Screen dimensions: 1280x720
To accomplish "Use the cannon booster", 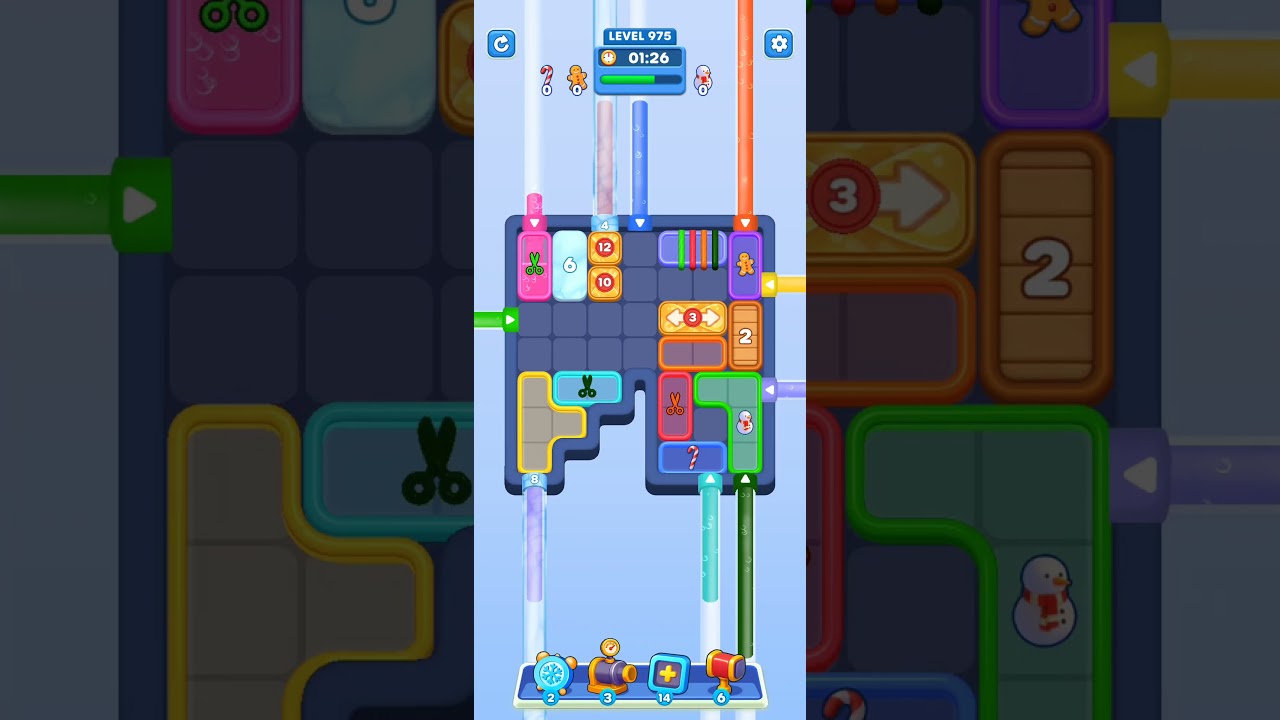I will 608,675.
